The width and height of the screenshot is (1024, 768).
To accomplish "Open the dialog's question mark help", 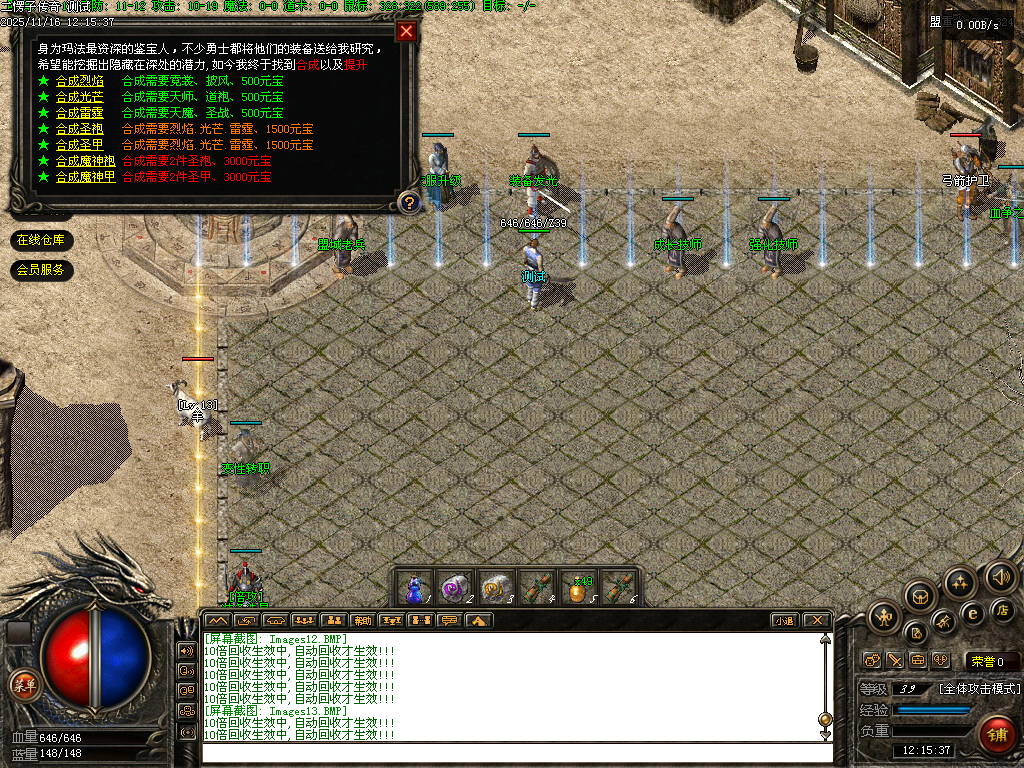I will [x=408, y=203].
